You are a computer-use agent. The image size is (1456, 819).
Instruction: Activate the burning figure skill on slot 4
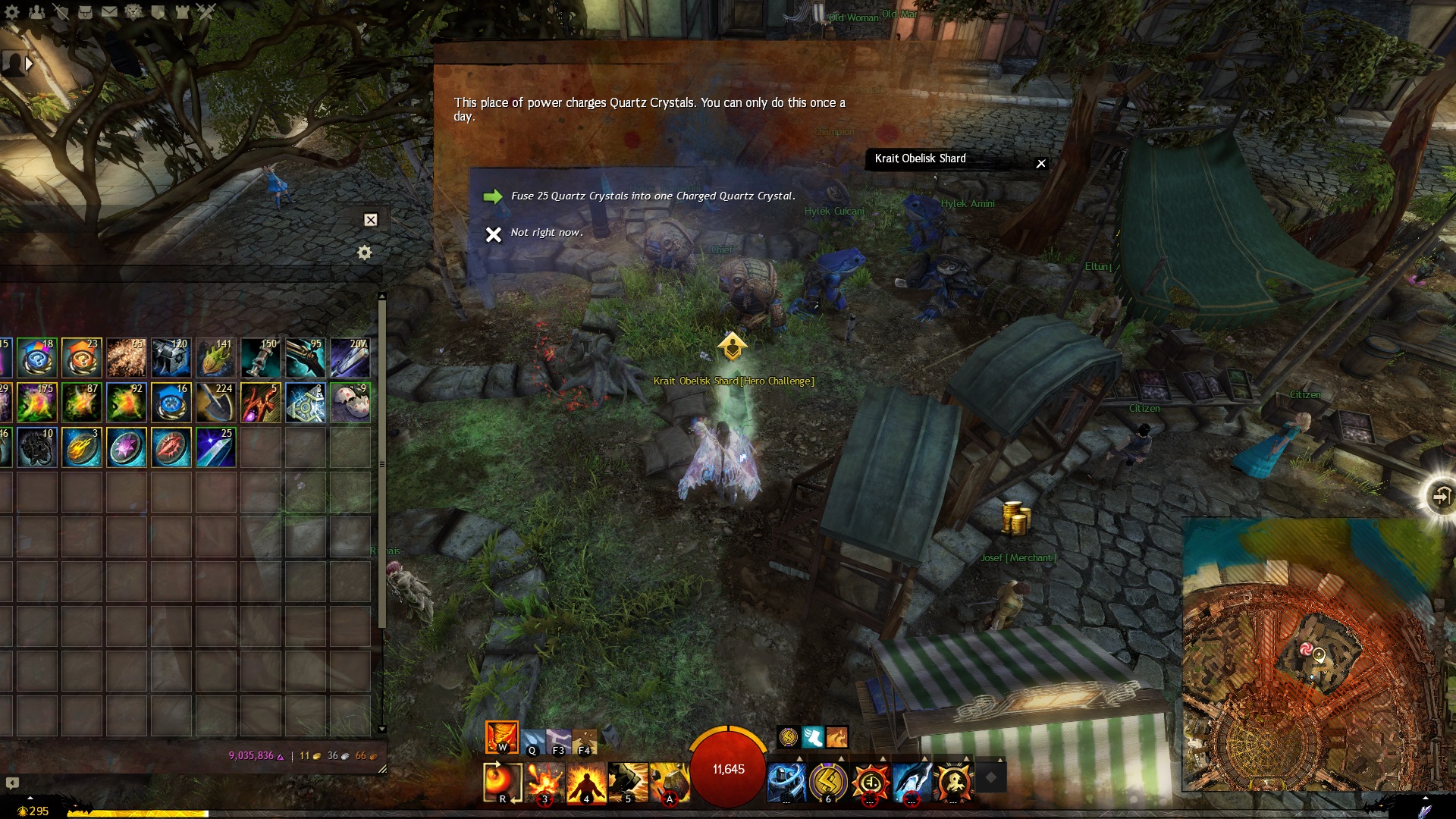click(586, 783)
